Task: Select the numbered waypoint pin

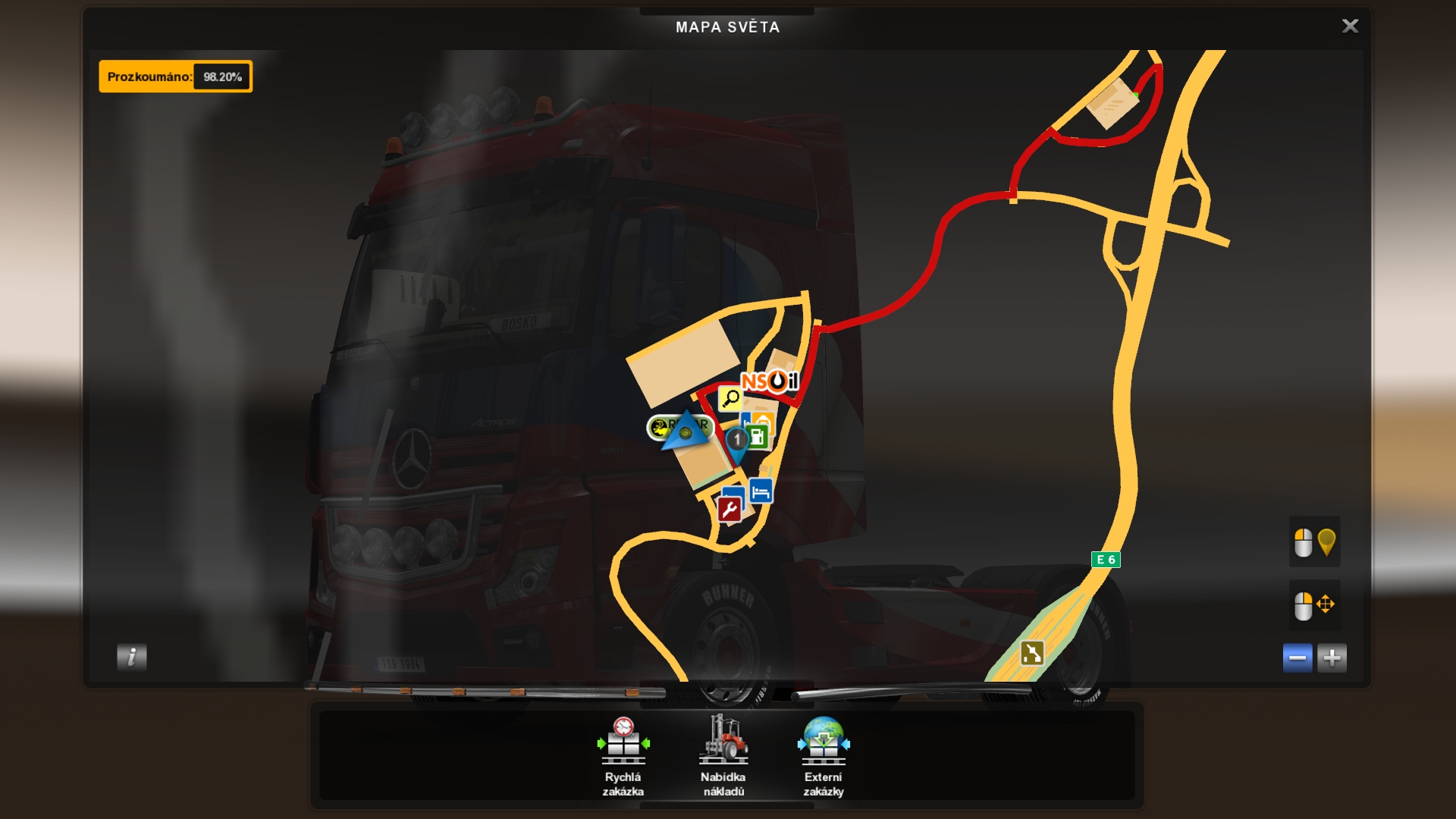Action: [736, 441]
